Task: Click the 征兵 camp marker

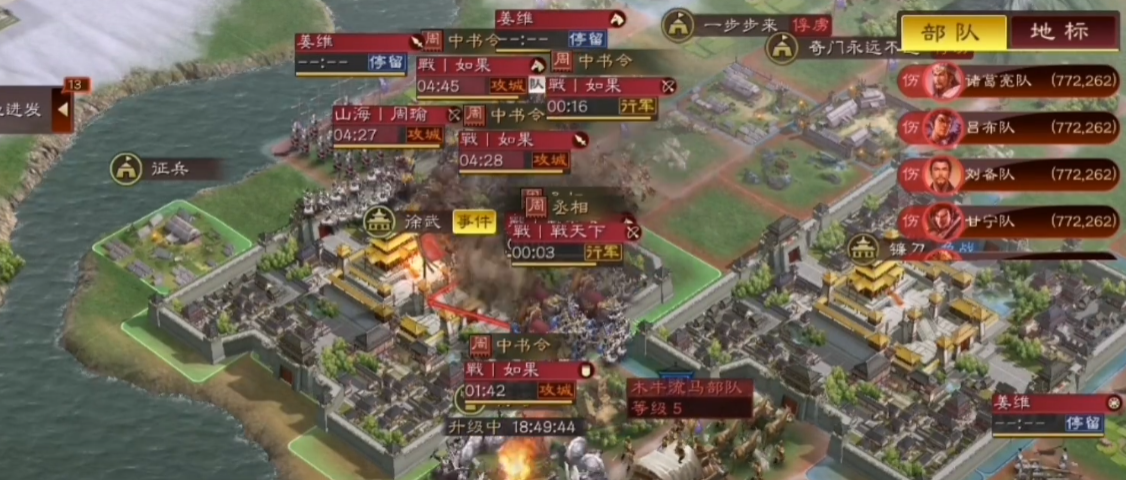Action: coord(126,169)
